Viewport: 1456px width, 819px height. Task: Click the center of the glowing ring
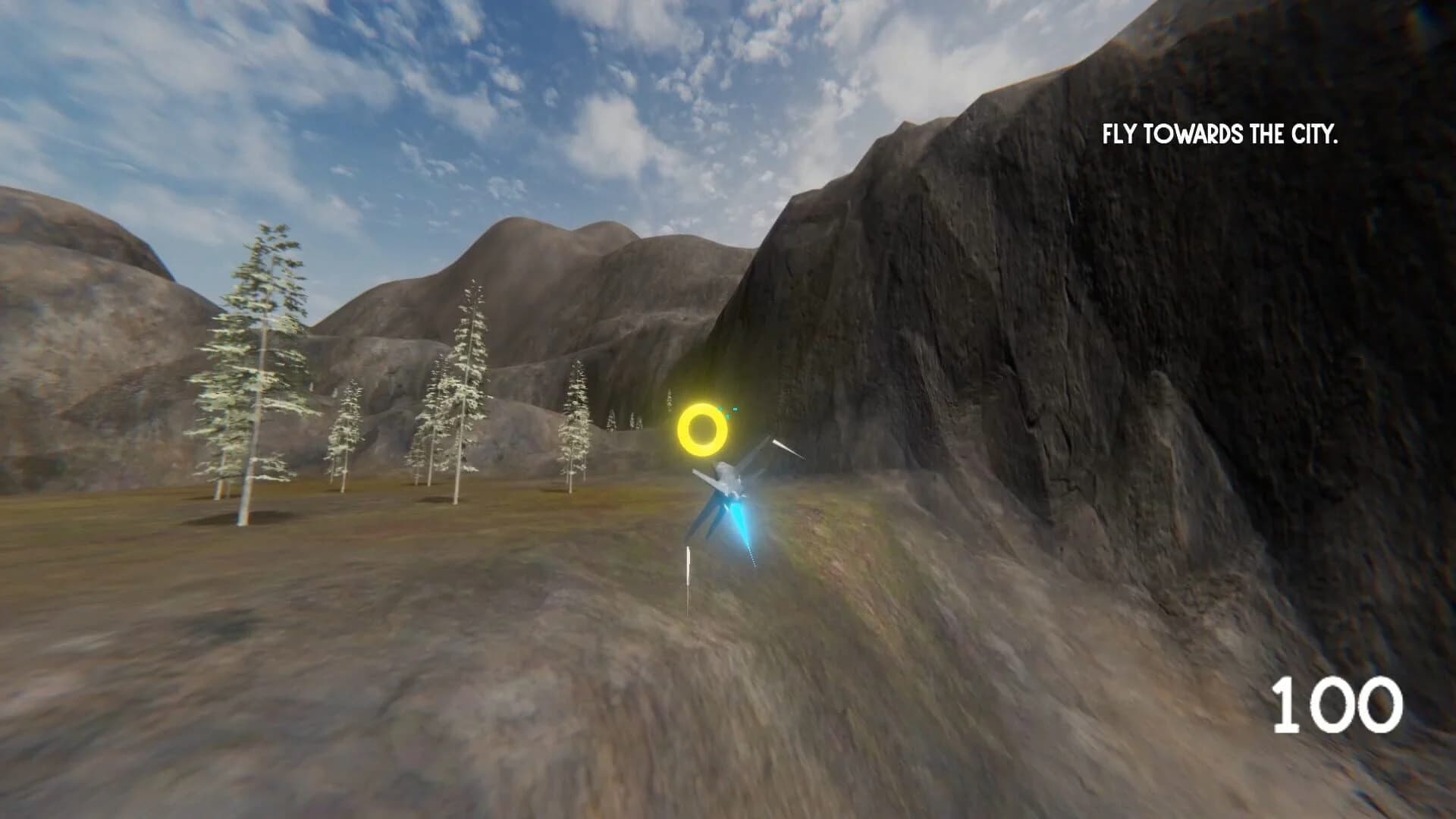(703, 428)
